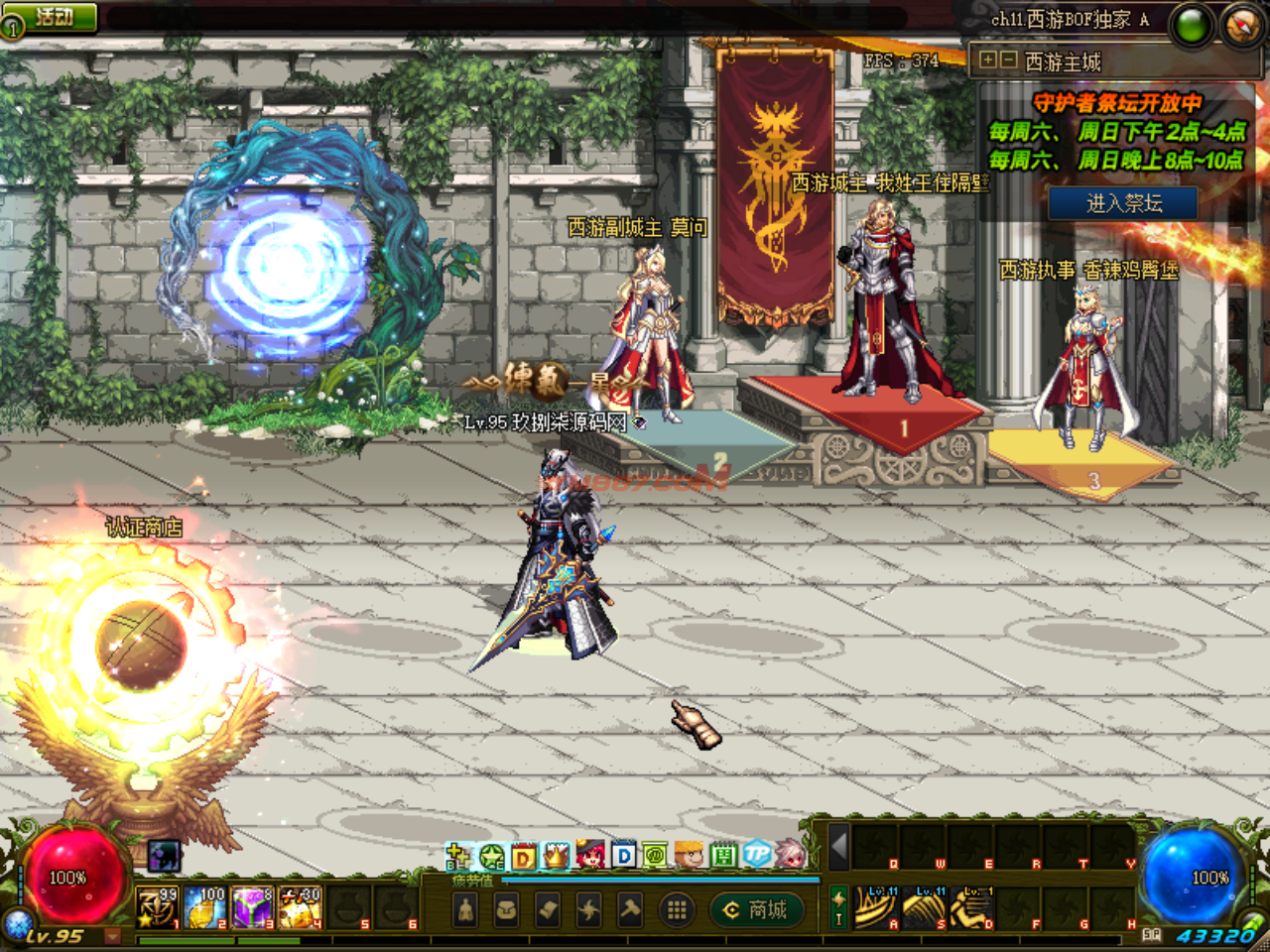Activate the skill on hotkey A
1270x952 pixels.
click(x=876, y=907)
